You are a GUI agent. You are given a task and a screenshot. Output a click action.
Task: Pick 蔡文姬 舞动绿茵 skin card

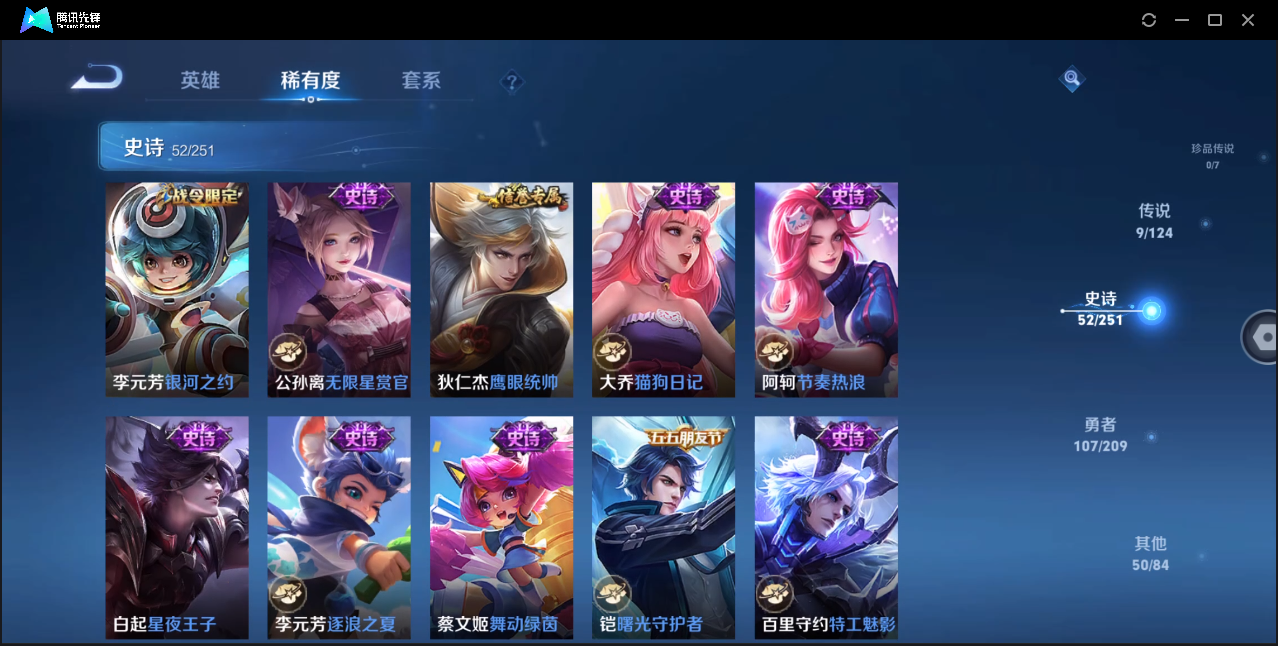[x=502, y=527]
